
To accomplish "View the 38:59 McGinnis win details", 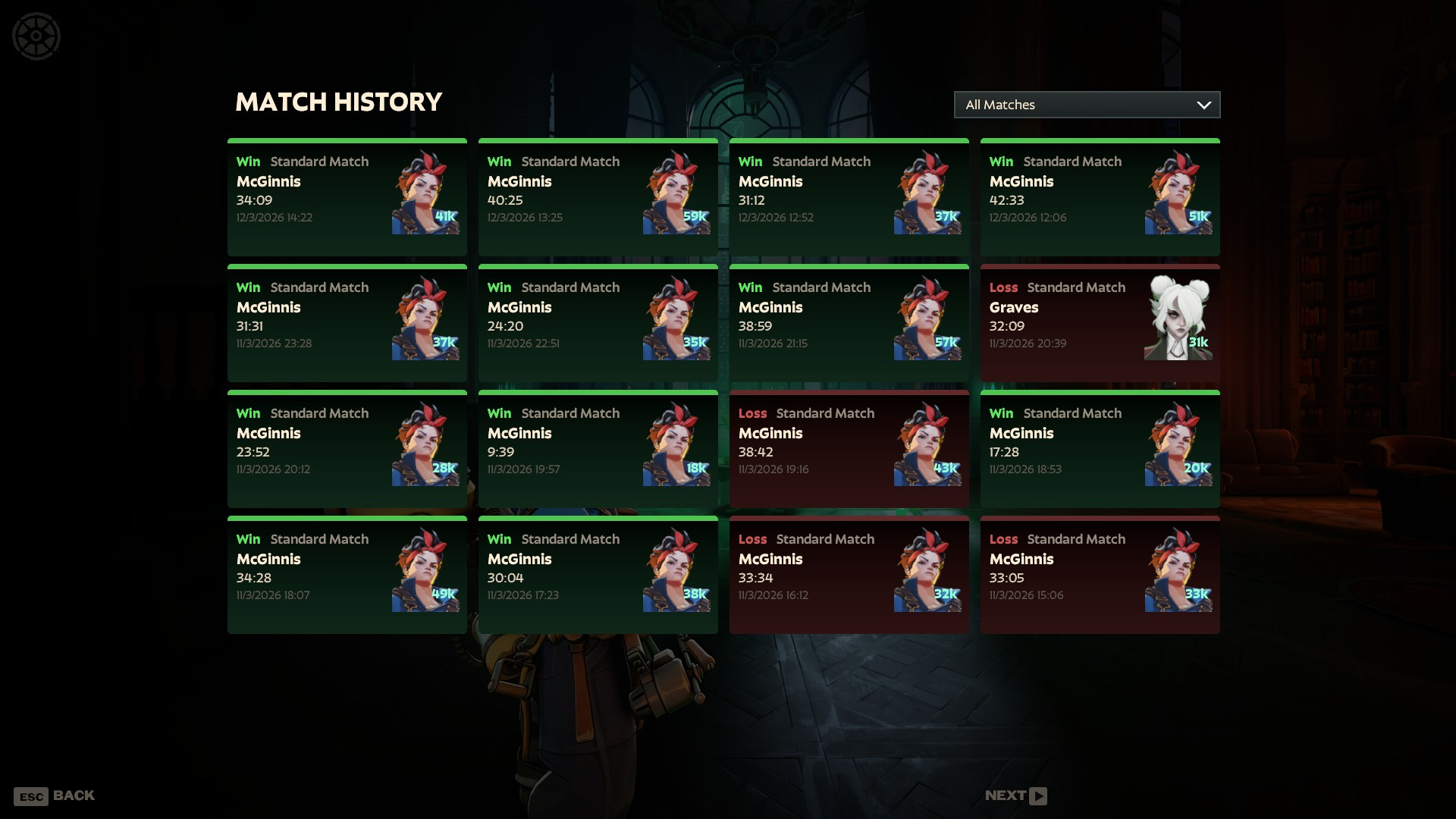I will tap(849, 323).
